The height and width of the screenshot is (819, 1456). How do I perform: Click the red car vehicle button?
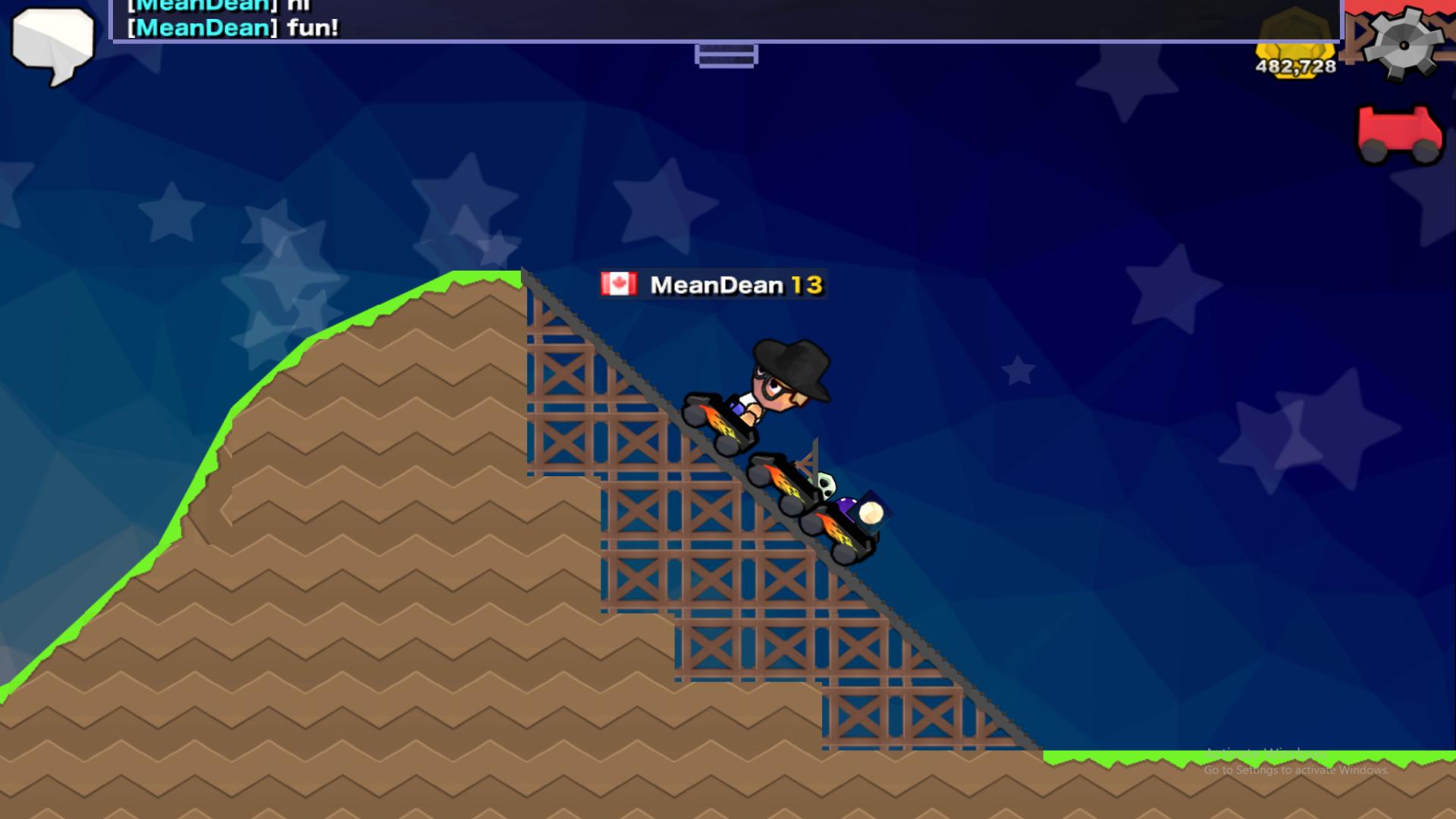[1399, 134]
